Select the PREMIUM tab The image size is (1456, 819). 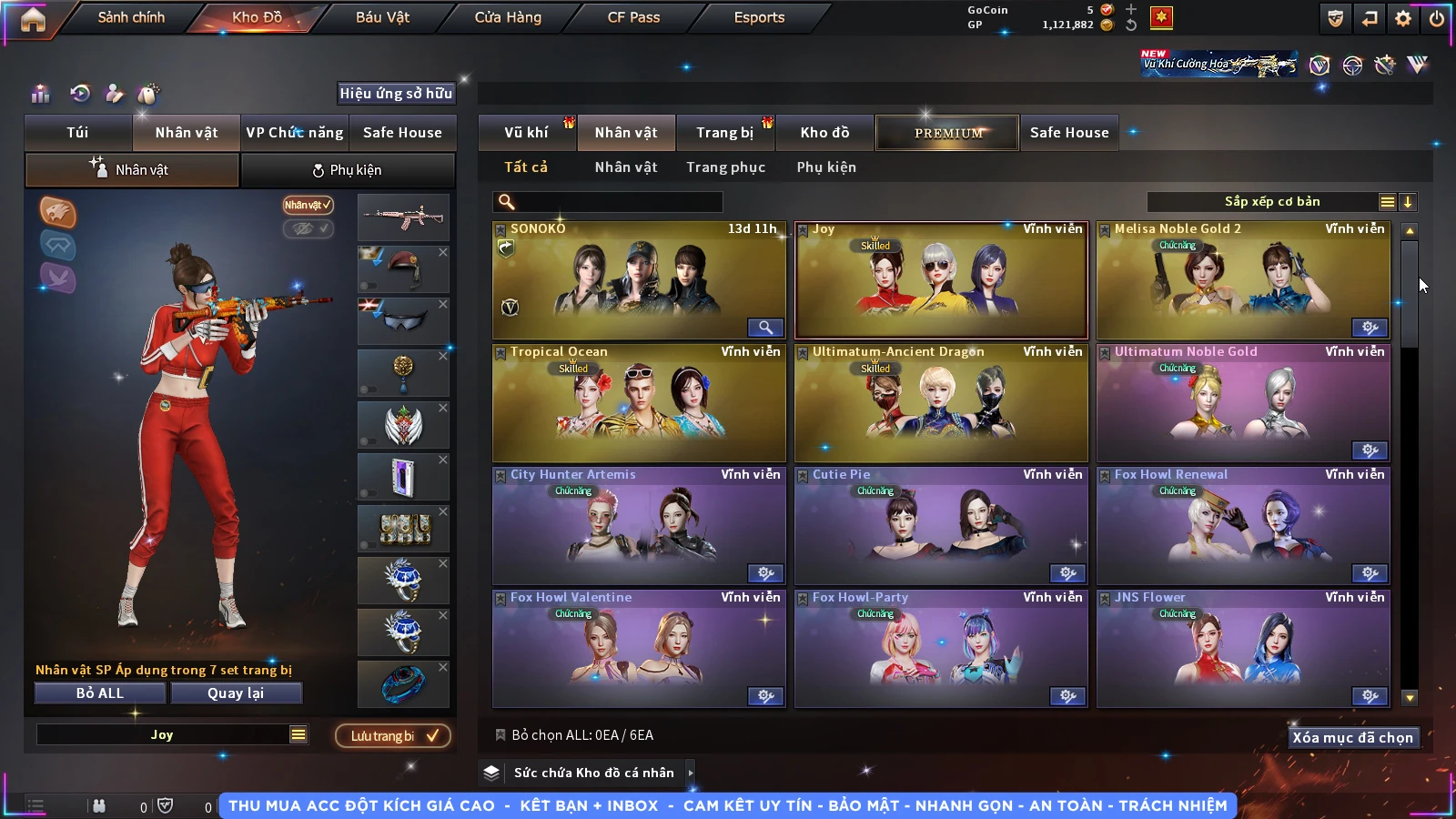pos(948,133)
